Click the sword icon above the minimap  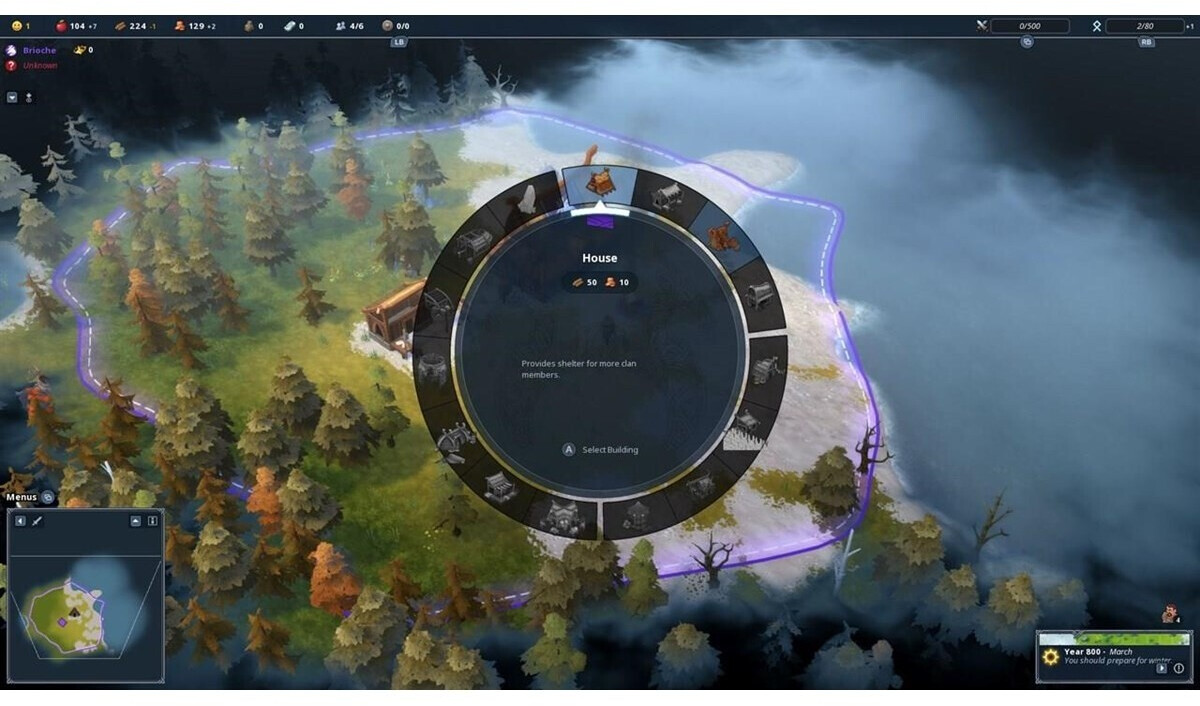pos(37,521)
